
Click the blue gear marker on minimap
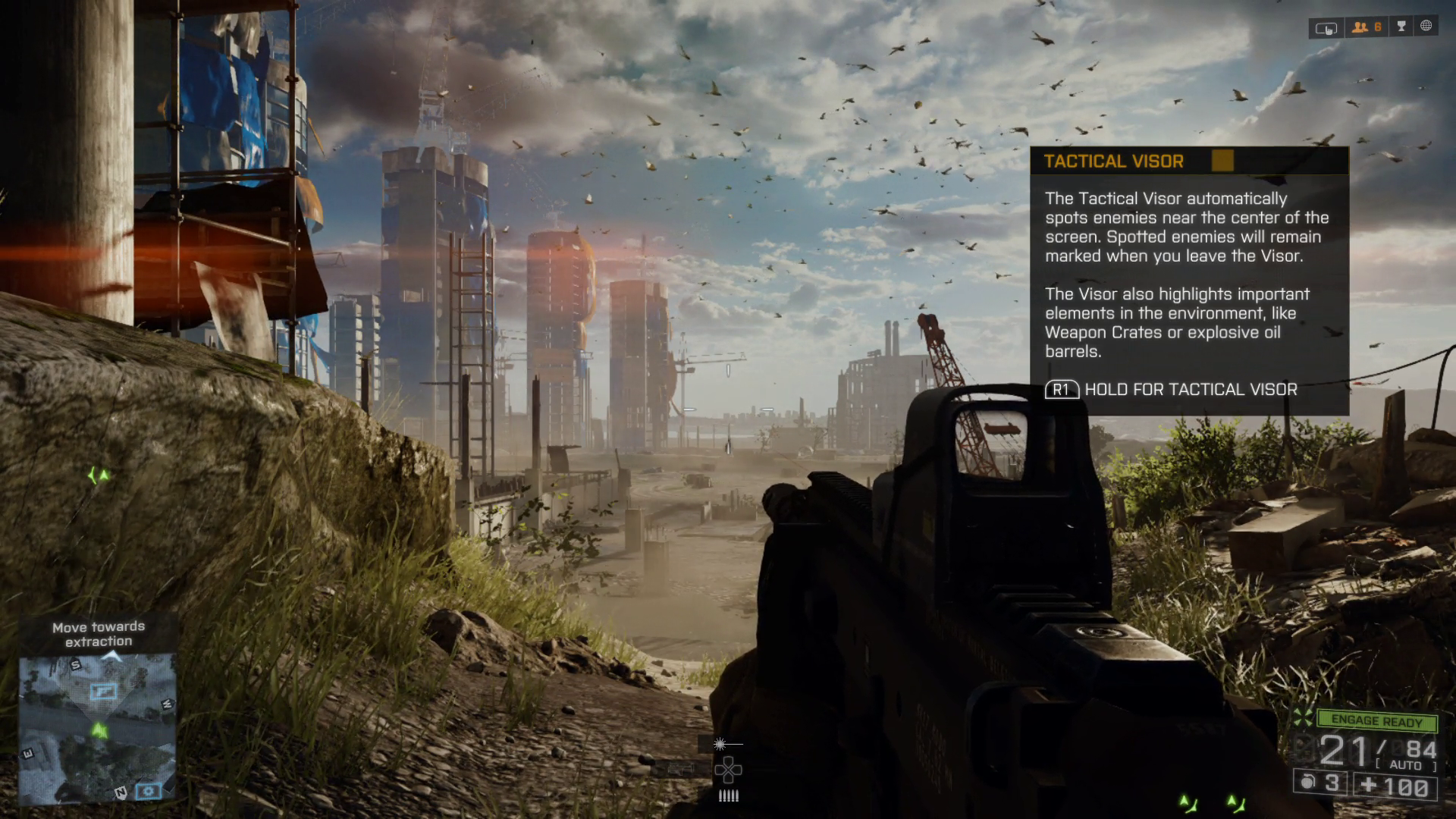[x=149, y=791]
